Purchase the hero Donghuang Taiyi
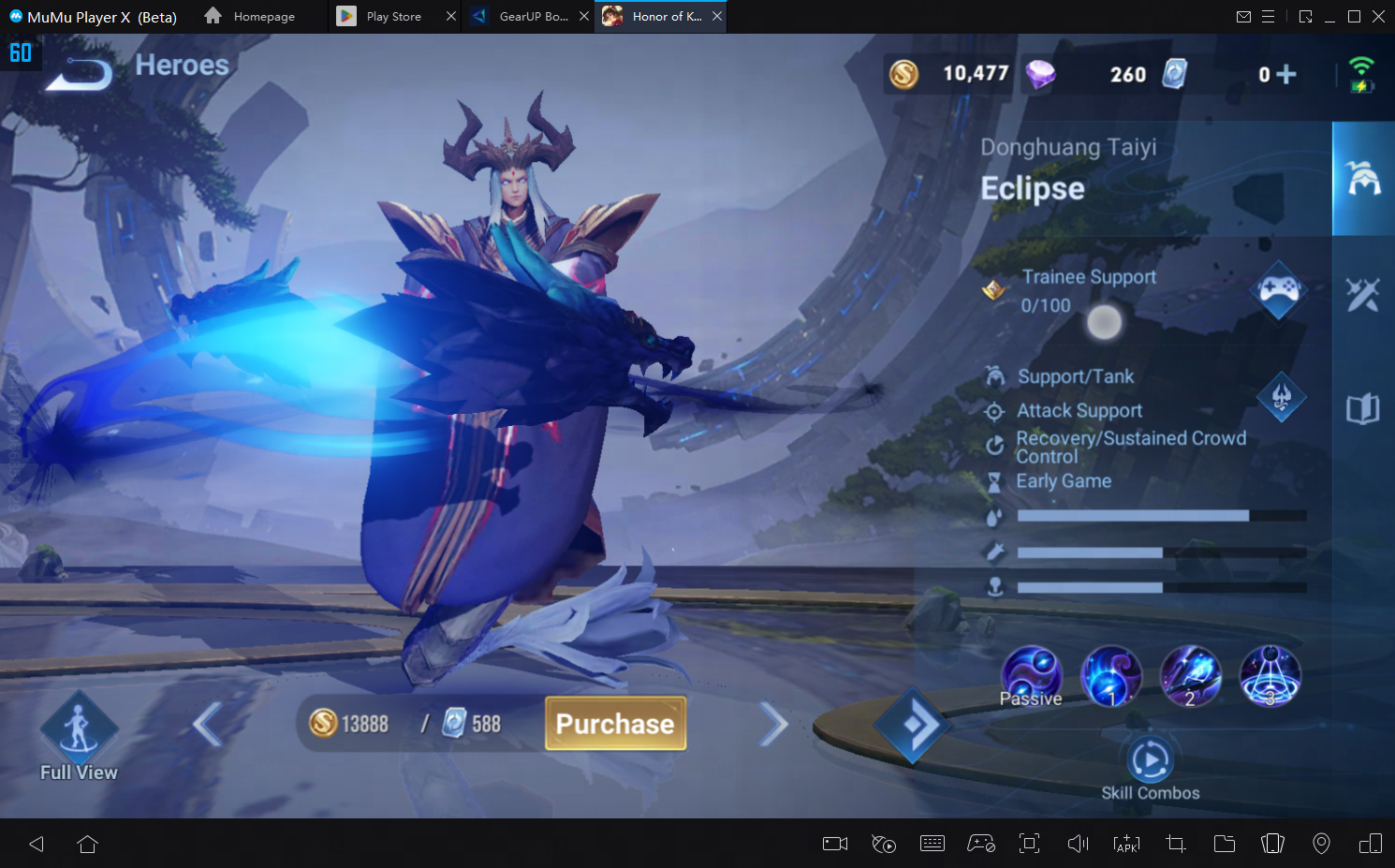 pyautogui.click(x=615, y=724)
